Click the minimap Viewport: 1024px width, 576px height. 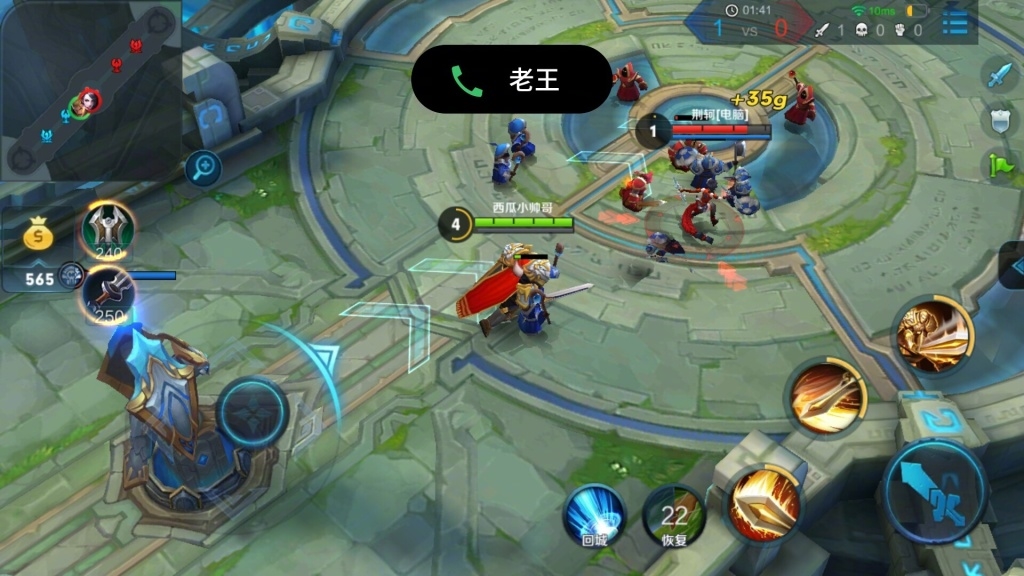[90, 91]
